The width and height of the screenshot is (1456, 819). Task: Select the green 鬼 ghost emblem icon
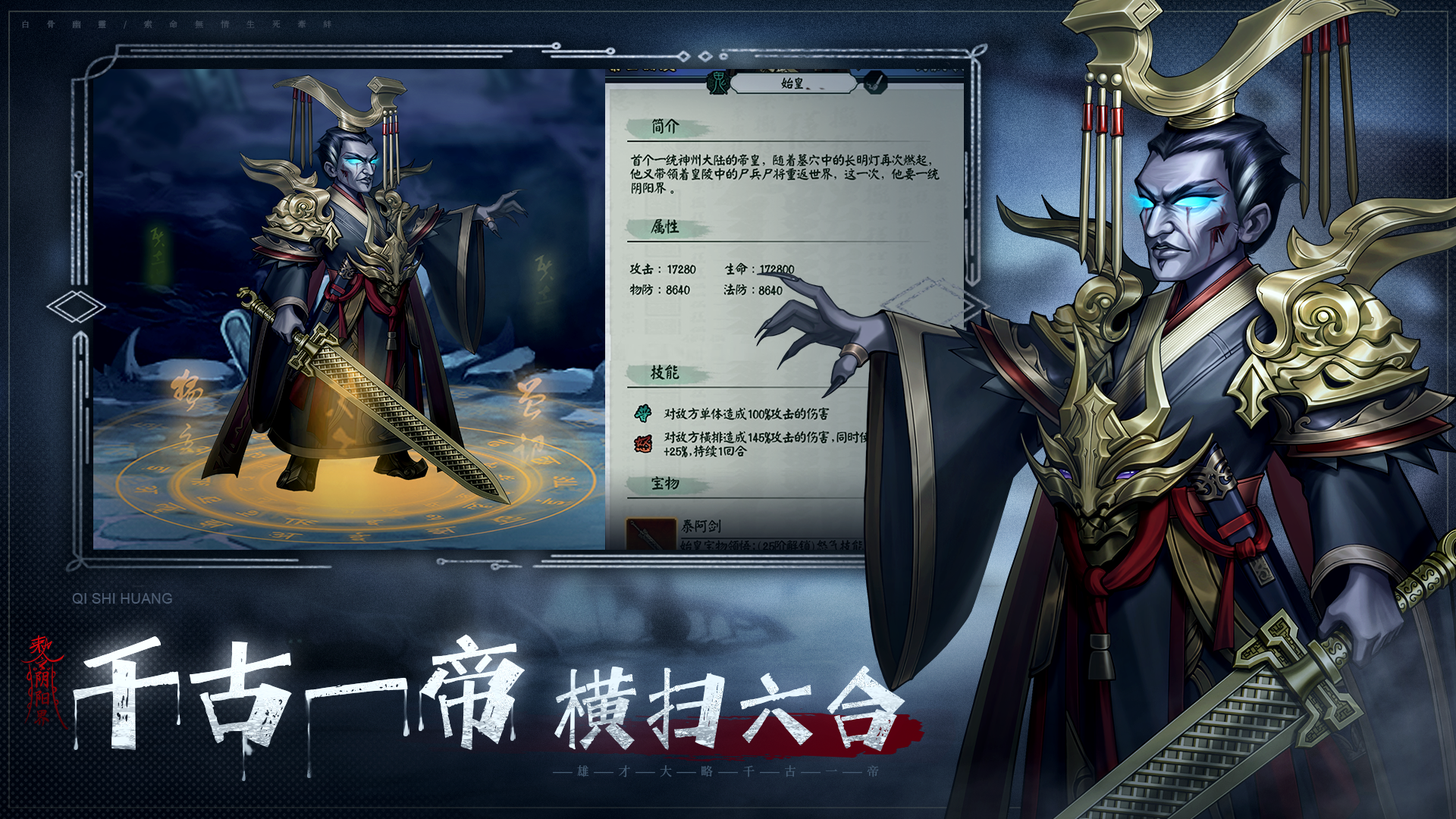click(x=717, y=83)
